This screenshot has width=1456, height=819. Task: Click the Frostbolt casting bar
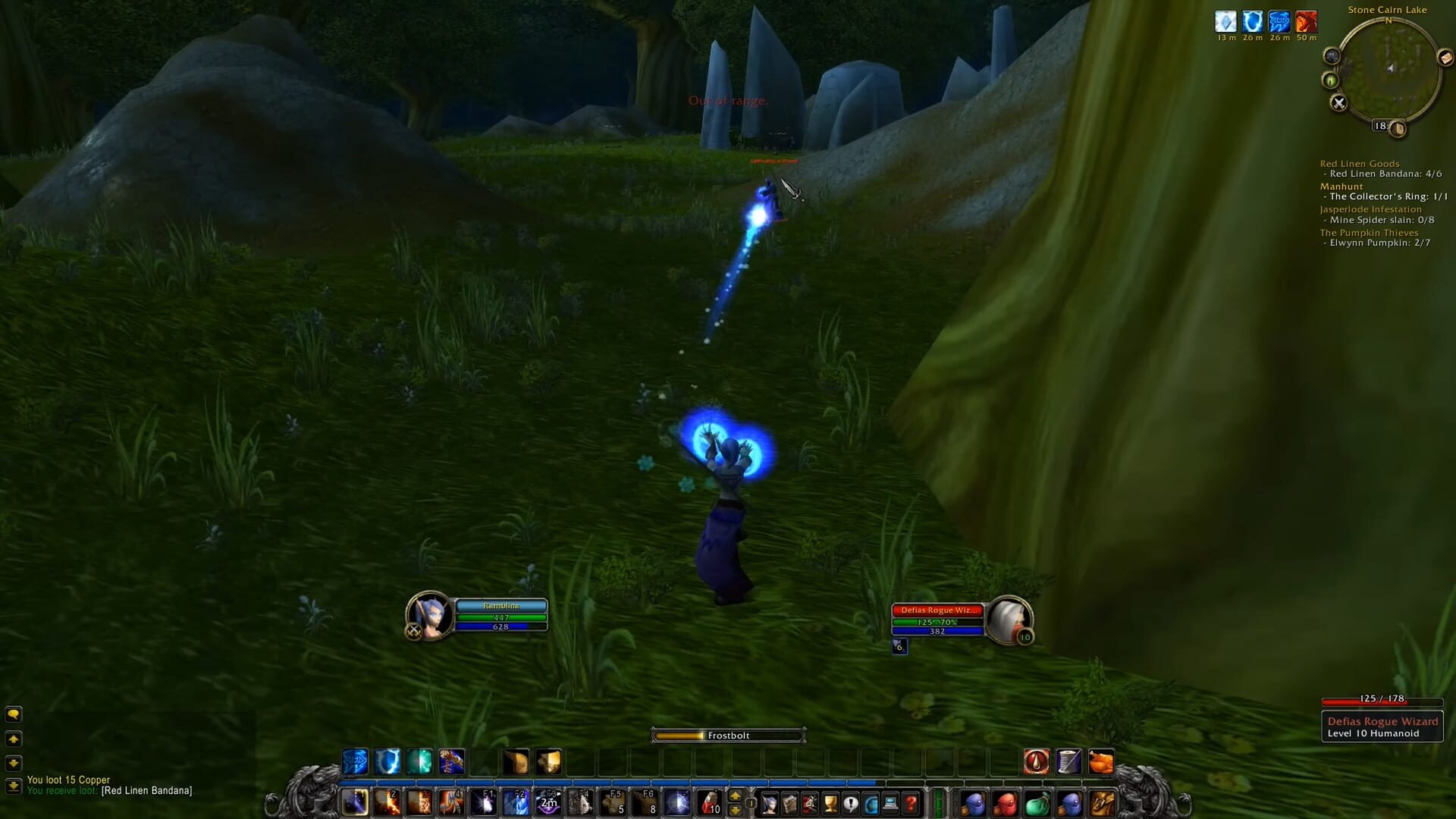728,735
